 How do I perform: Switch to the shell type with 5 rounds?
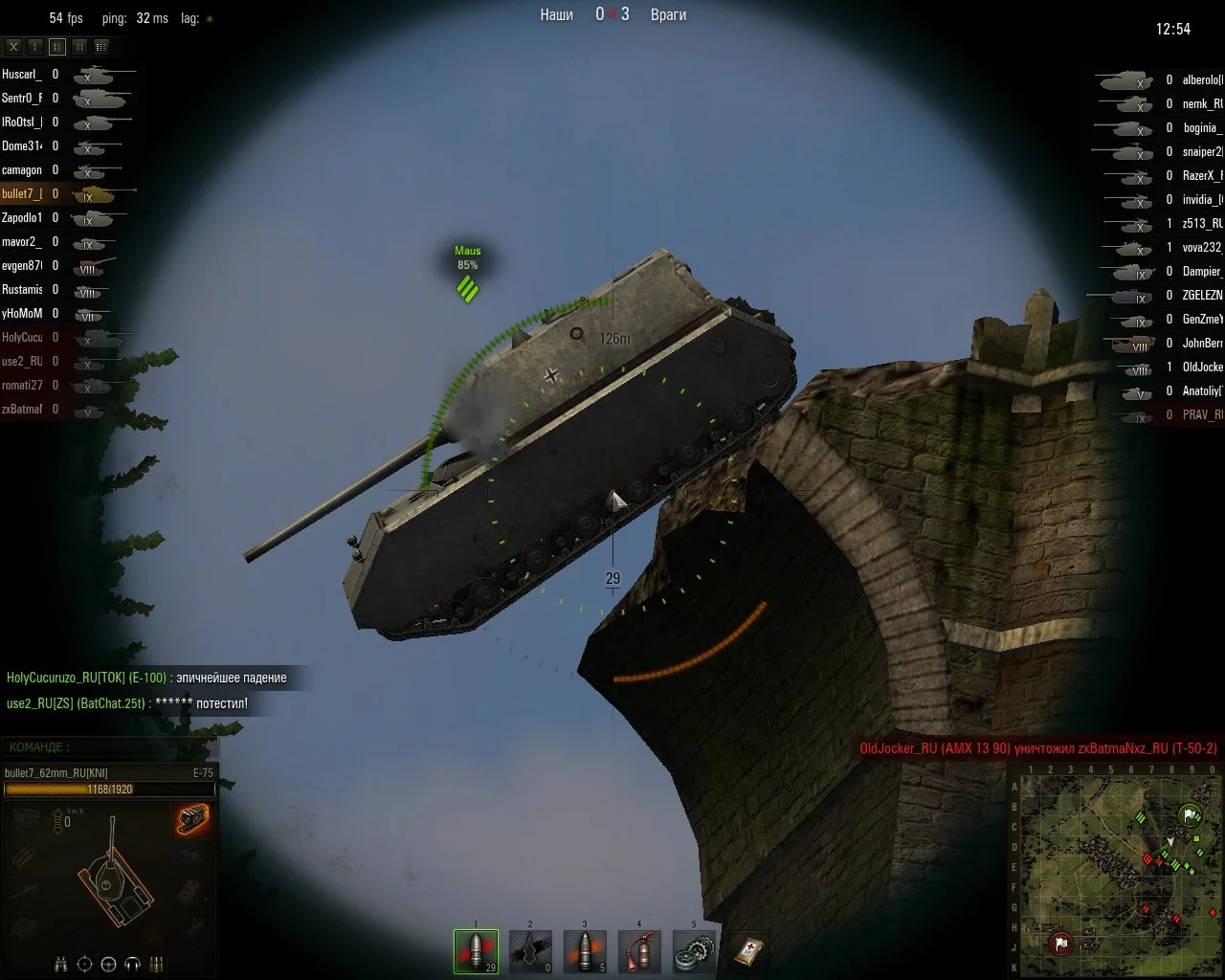[585, 950]
